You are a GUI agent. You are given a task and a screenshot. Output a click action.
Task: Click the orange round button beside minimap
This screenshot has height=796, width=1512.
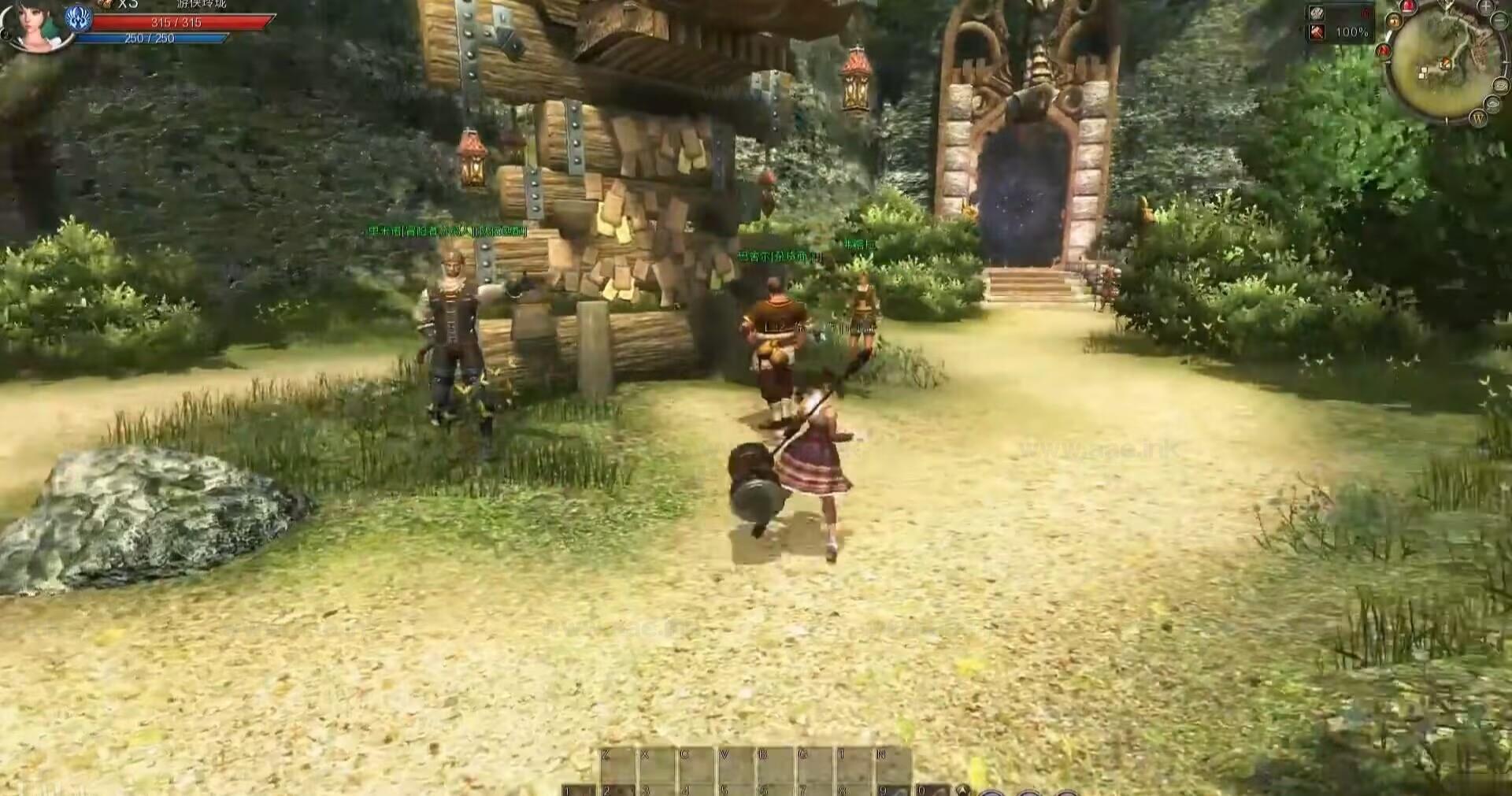1393,21
